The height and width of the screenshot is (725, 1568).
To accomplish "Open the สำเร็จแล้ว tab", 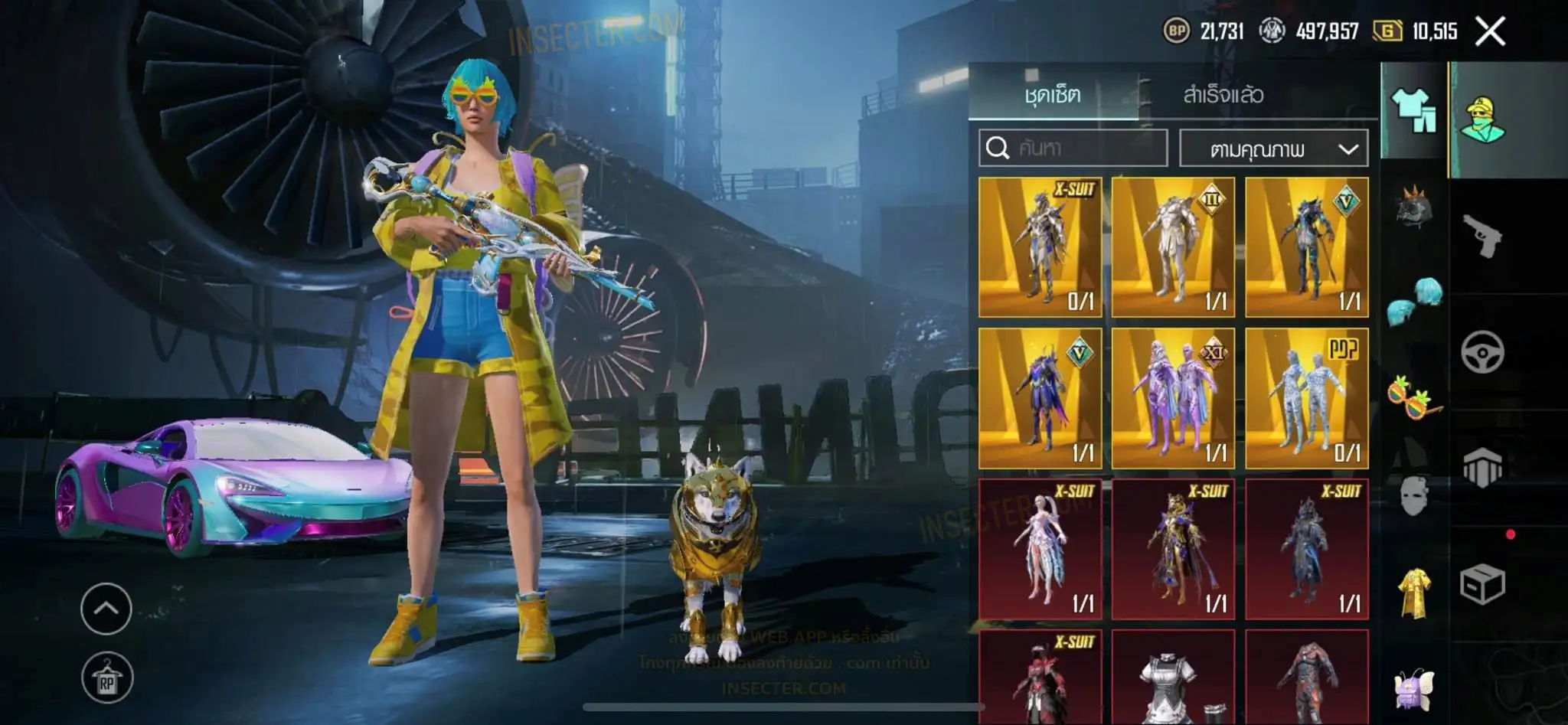I will 1223,95.
